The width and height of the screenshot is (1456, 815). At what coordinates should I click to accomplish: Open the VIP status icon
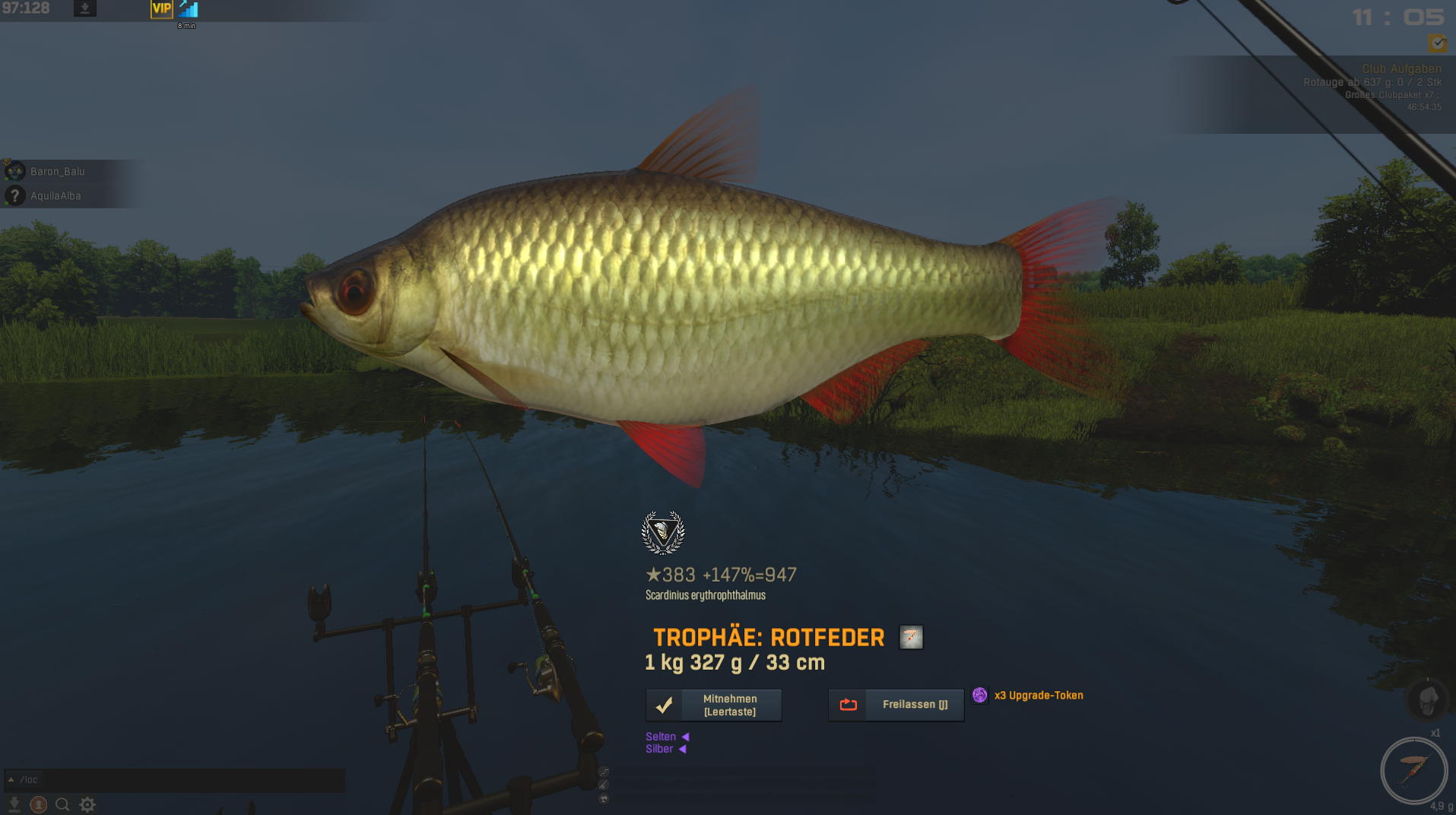pyautogui.click(x=161, y=9)
